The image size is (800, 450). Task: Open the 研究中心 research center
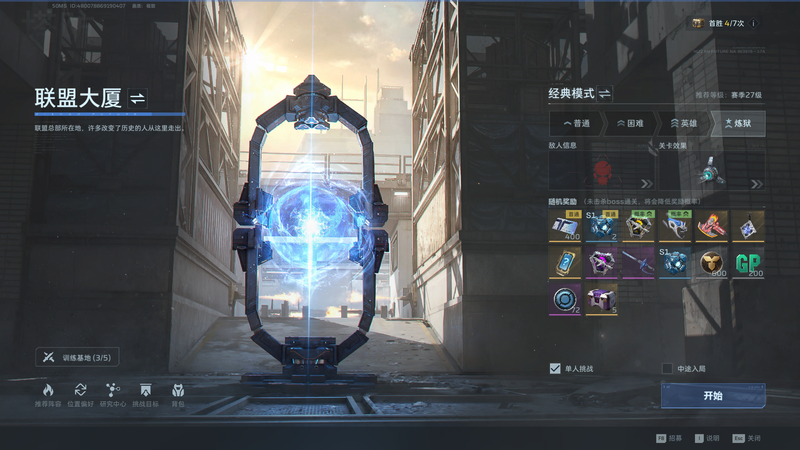click(x=113, y=394)
